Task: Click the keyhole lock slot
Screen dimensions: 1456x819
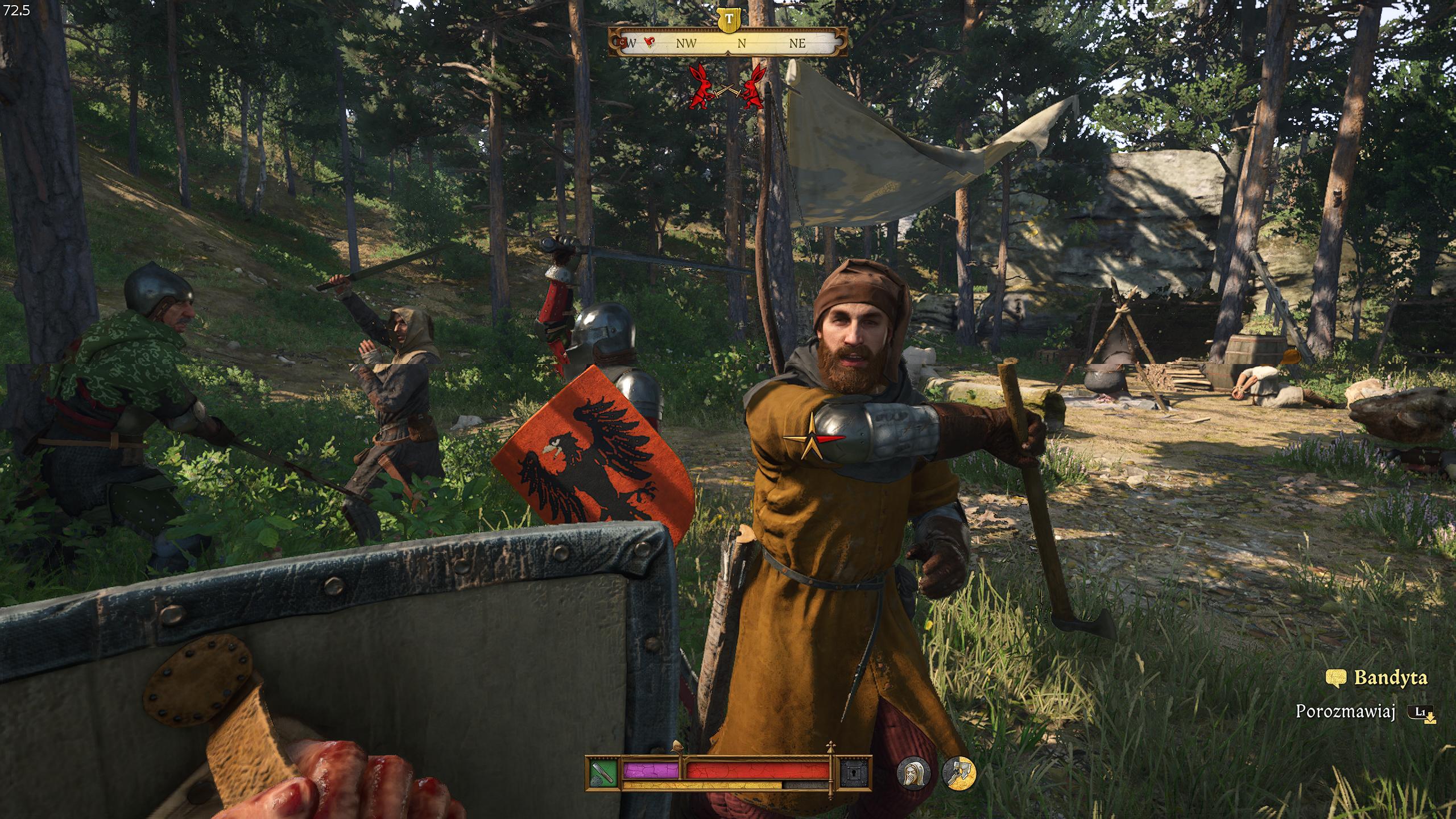Action: pos(855,772)
